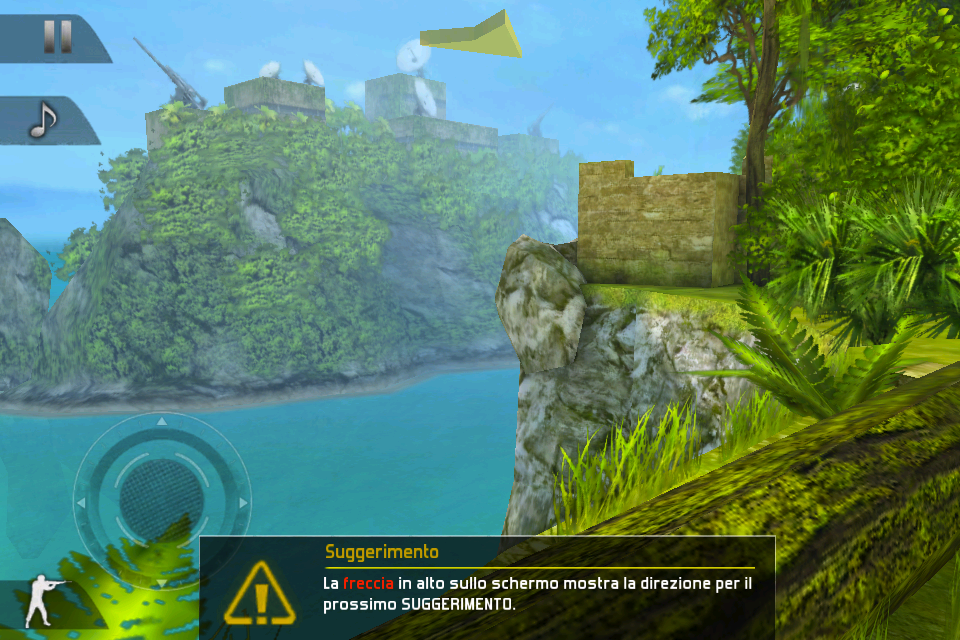The image size is (960, 640).
Task: Pause the game with the pause button
Action: coord(56,37)
